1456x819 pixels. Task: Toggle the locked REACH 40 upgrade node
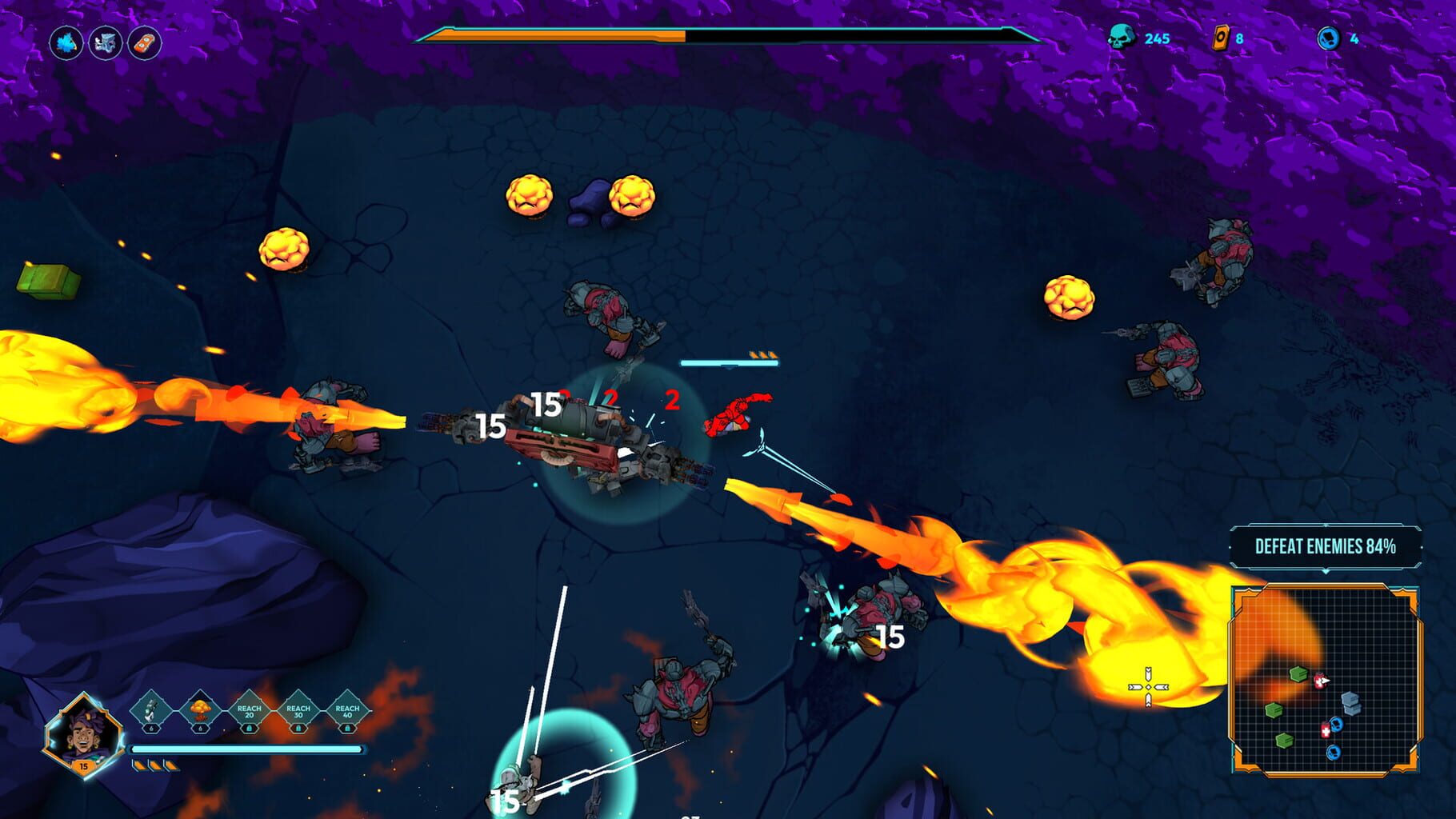coord(347,712)
